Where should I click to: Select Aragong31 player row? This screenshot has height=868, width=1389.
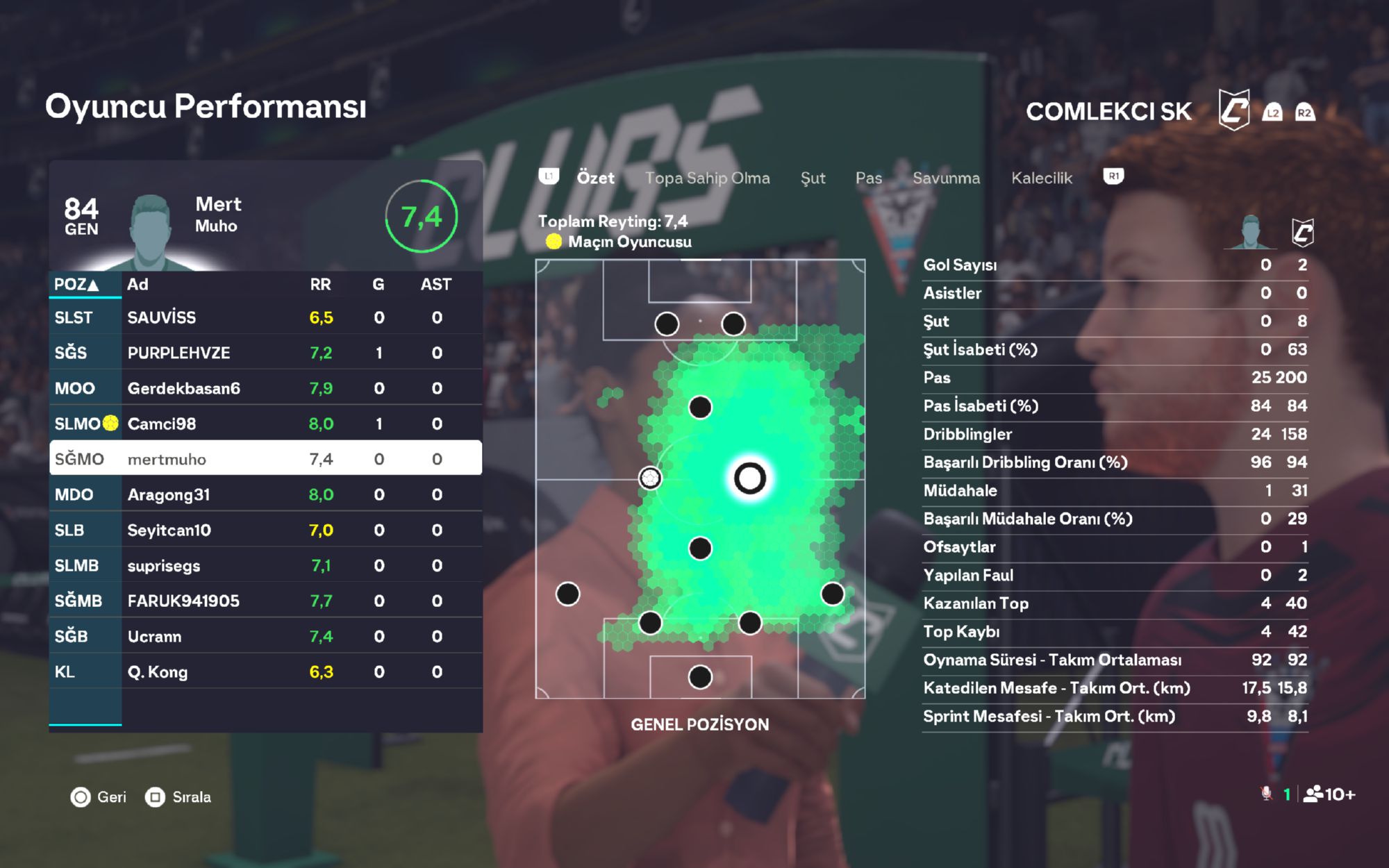[x=265, y=494]
